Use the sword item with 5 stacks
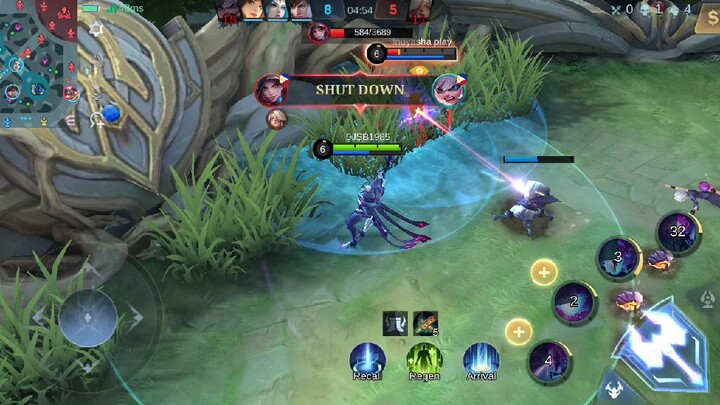Viewport: 720px width, 405px height. click(x=425, y=322)
